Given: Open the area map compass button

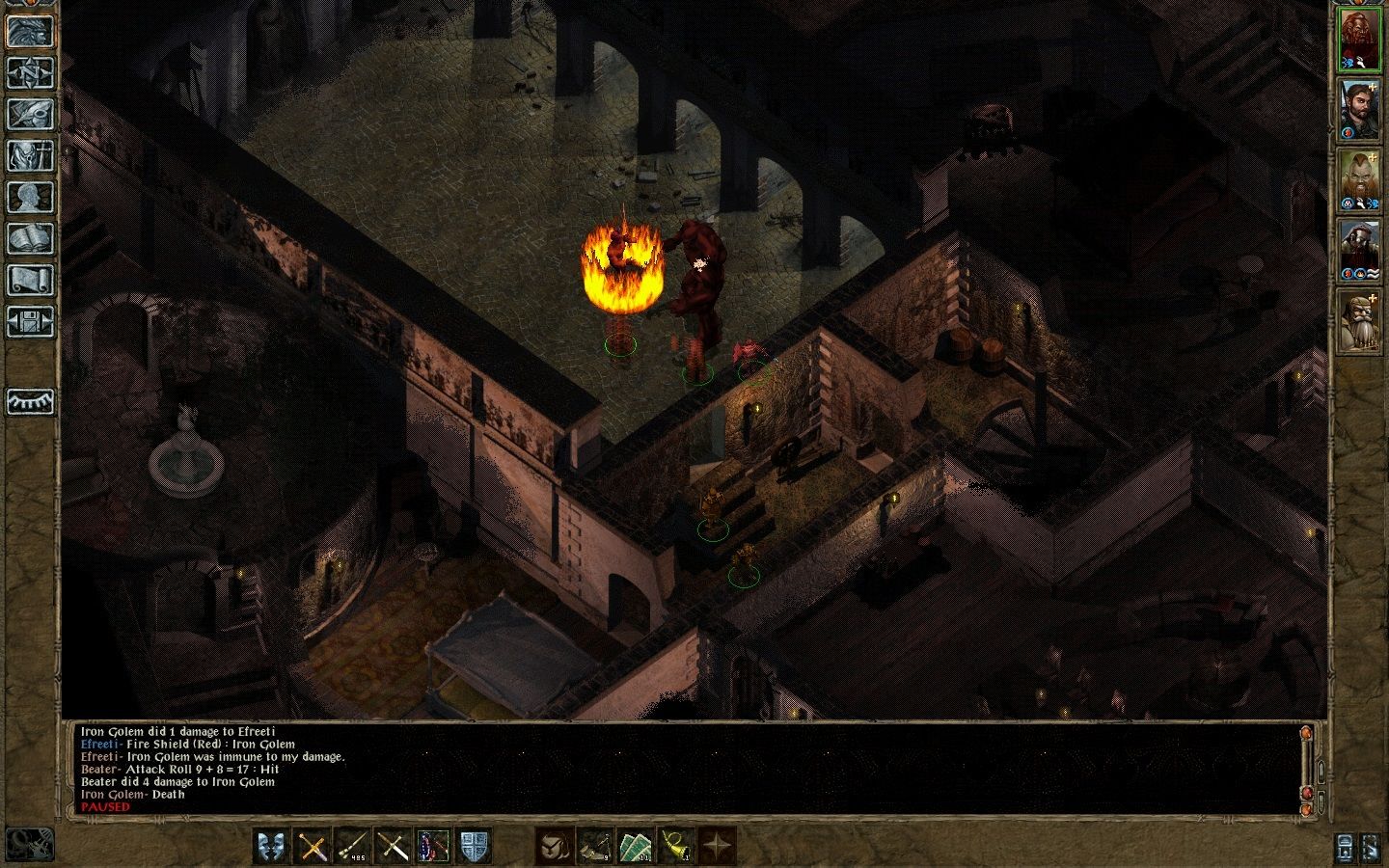Looking at the screenshot, I should coord(29,72).
